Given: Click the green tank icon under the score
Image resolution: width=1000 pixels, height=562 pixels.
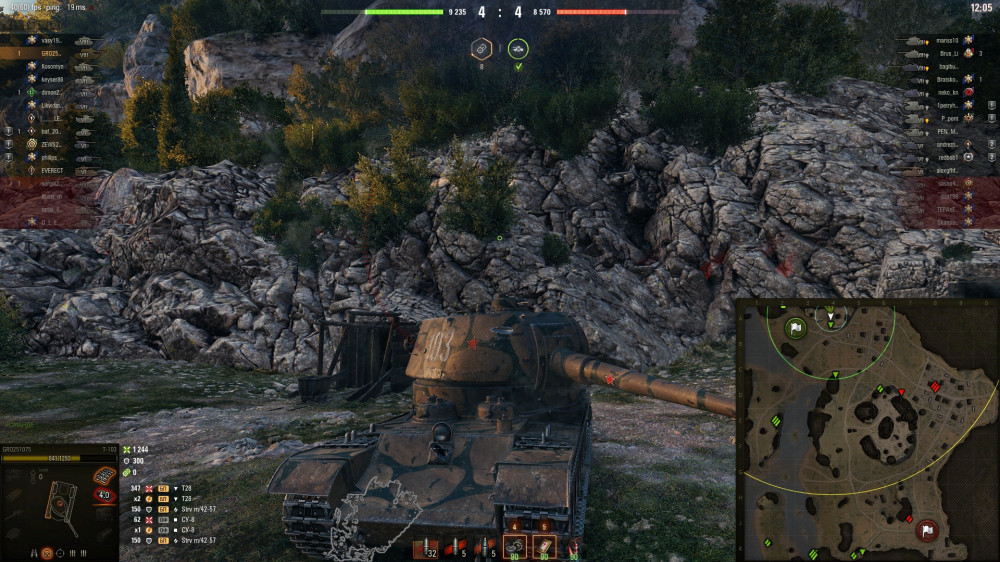Looking at the screenshot, I should tap(518, 48).
